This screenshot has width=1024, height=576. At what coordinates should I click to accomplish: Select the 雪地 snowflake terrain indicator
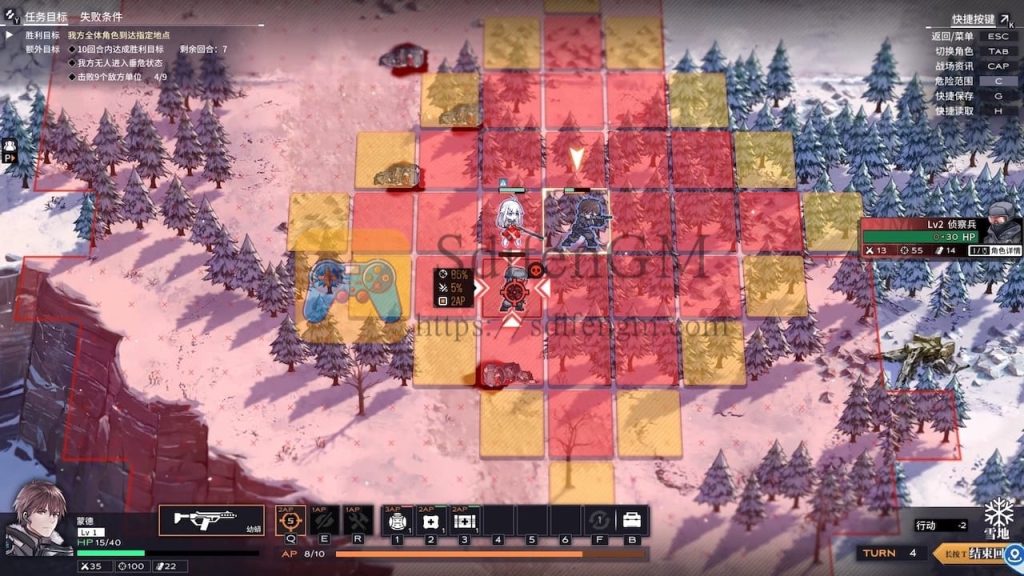pyautogui.click(x=998, y=516)
